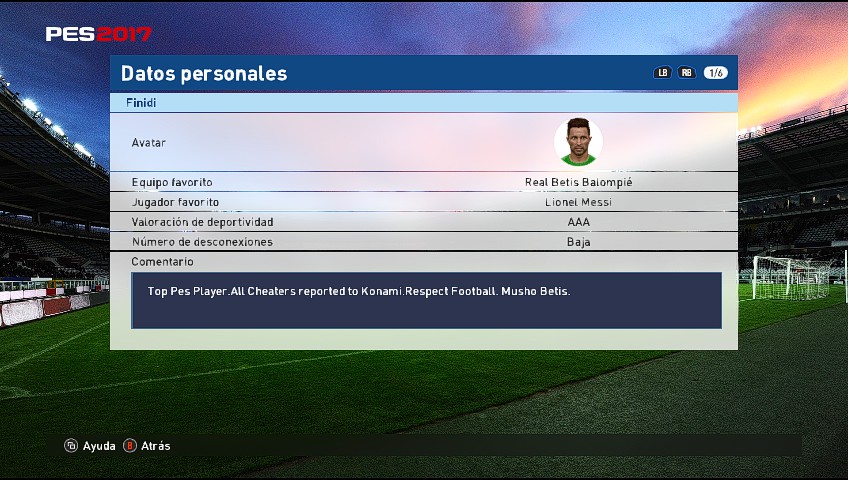Select the Equipo favorito row
This screenshot has width=848, height=480.
pos(423,182)
